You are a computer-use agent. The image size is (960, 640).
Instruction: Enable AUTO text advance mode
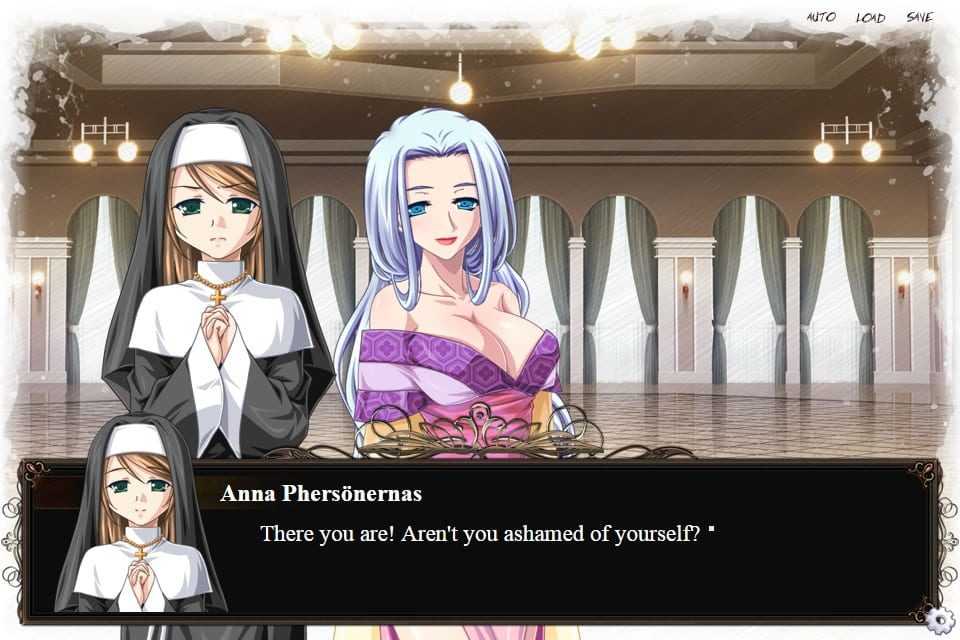821,17
